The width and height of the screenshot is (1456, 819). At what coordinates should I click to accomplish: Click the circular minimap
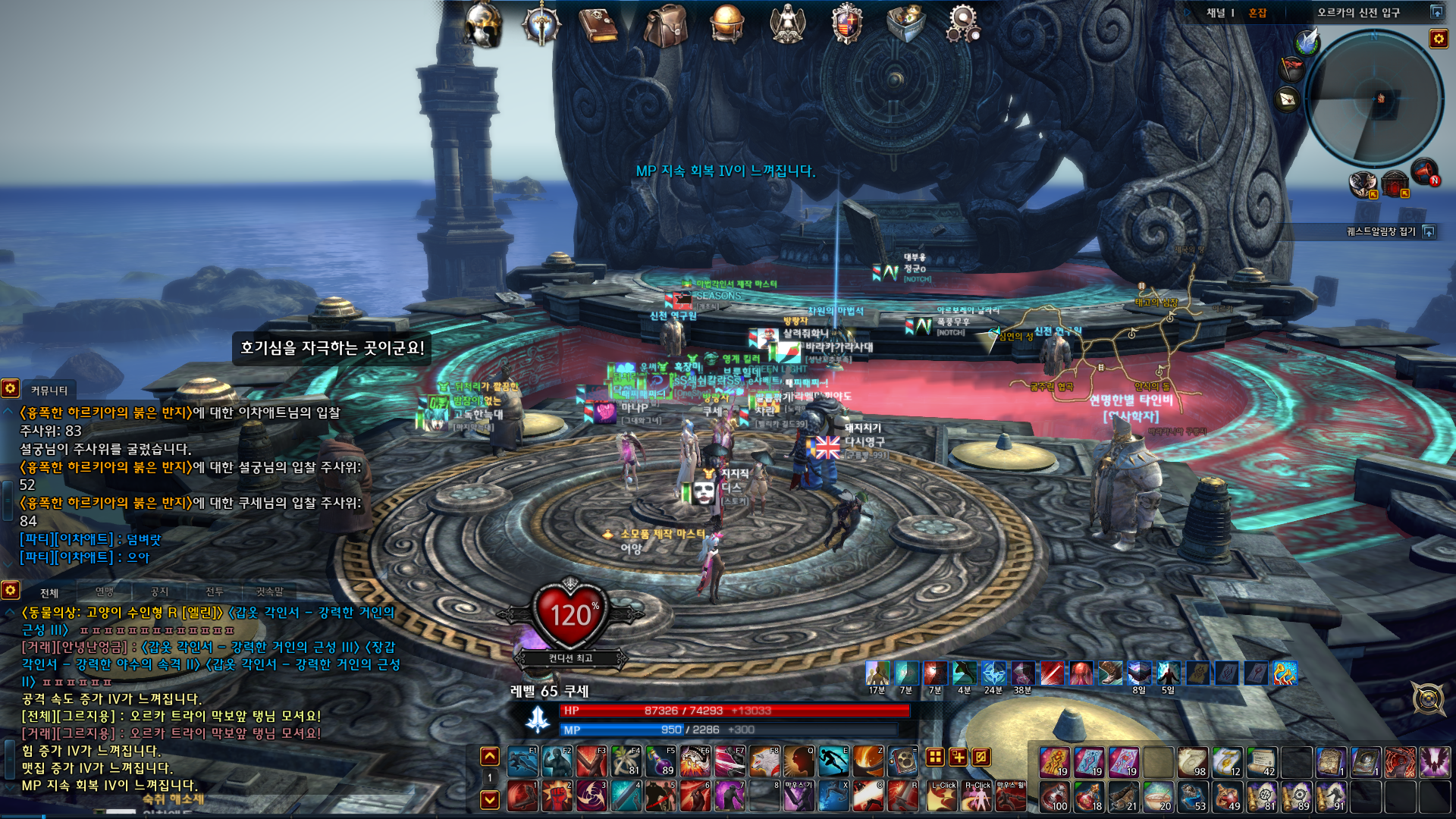[x=1373, y=99]
